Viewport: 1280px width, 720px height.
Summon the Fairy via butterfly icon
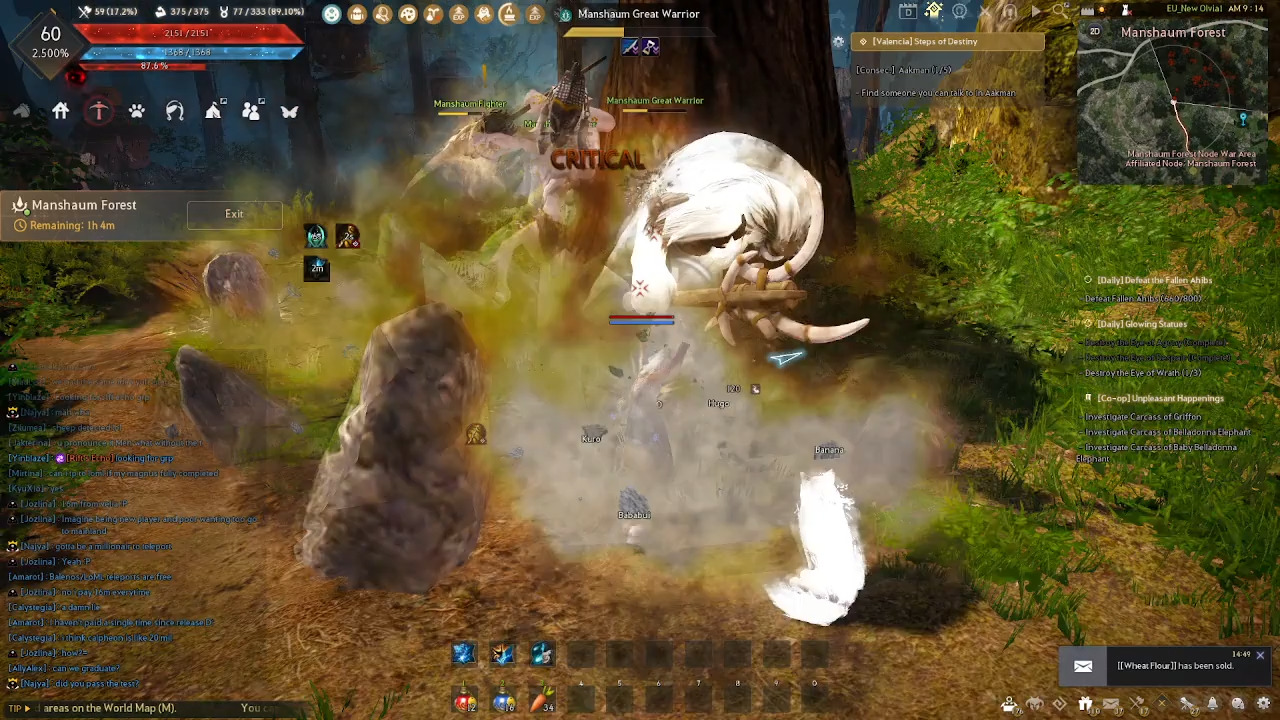pos(289,111)
